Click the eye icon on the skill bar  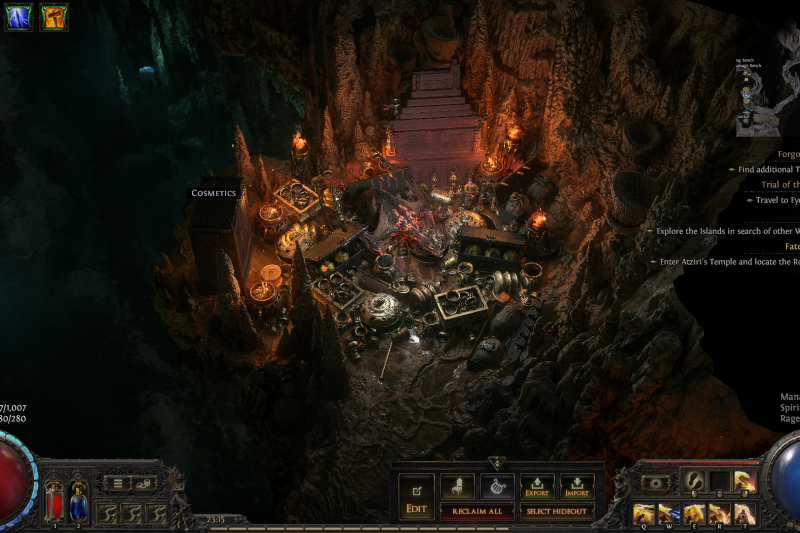[x=655, y=483]
